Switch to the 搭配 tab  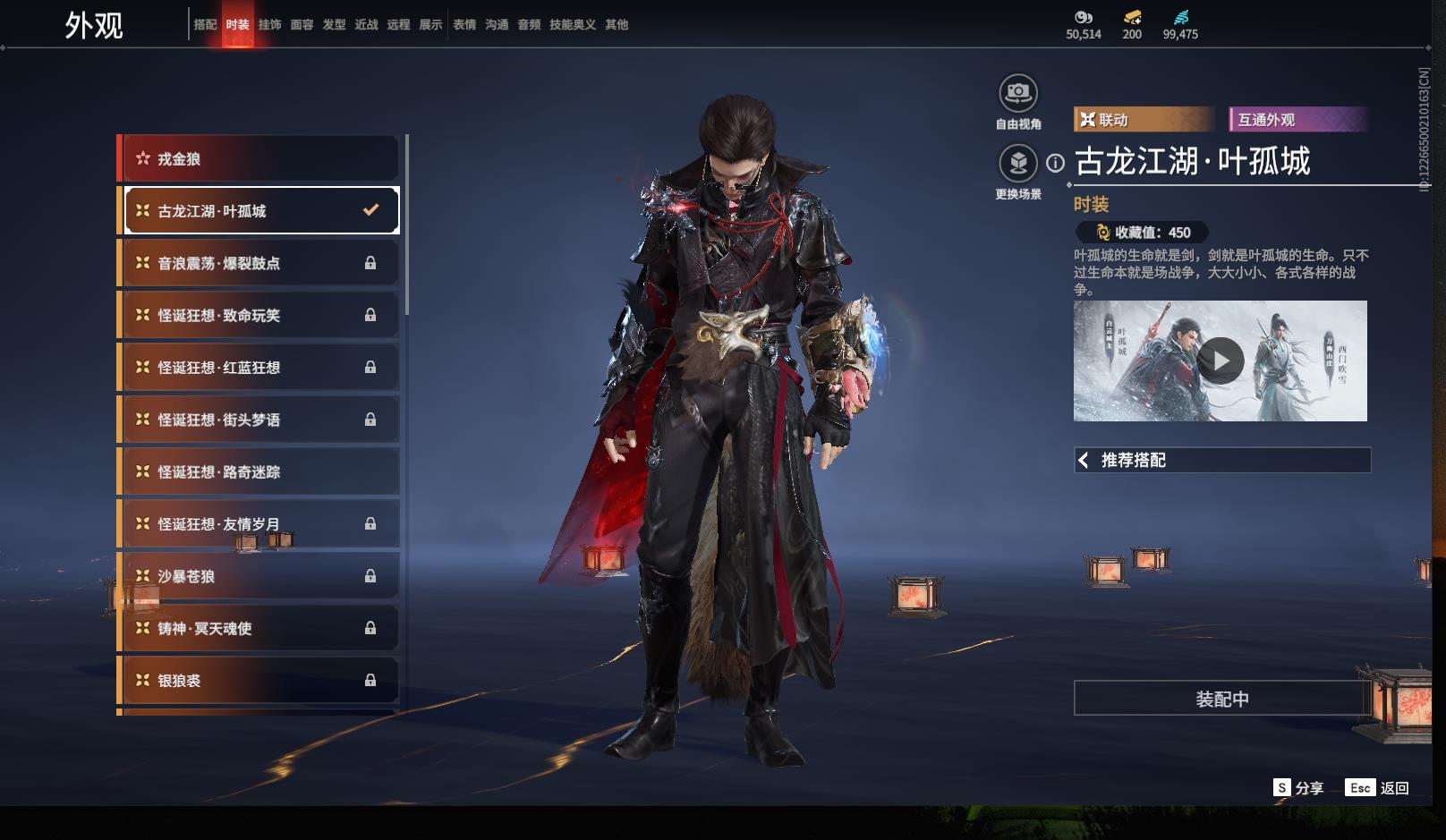pos(205,25)
